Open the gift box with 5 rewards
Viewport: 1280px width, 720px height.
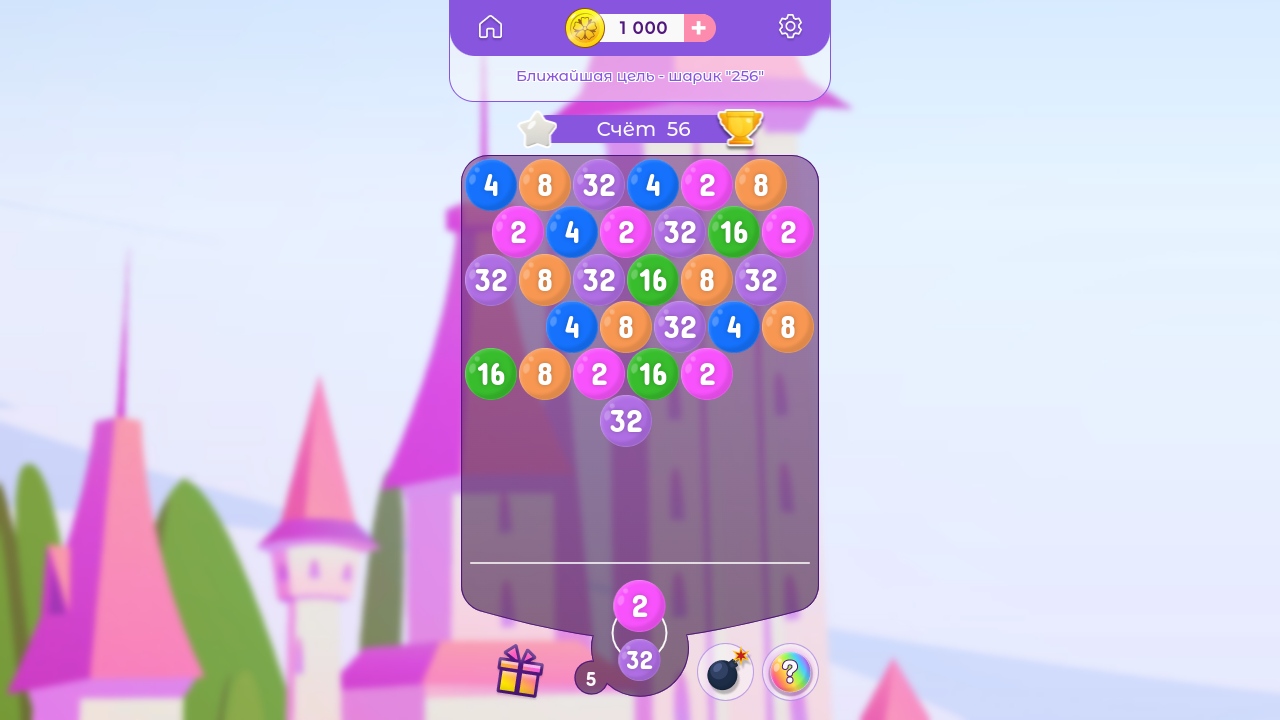click(521, 672)
